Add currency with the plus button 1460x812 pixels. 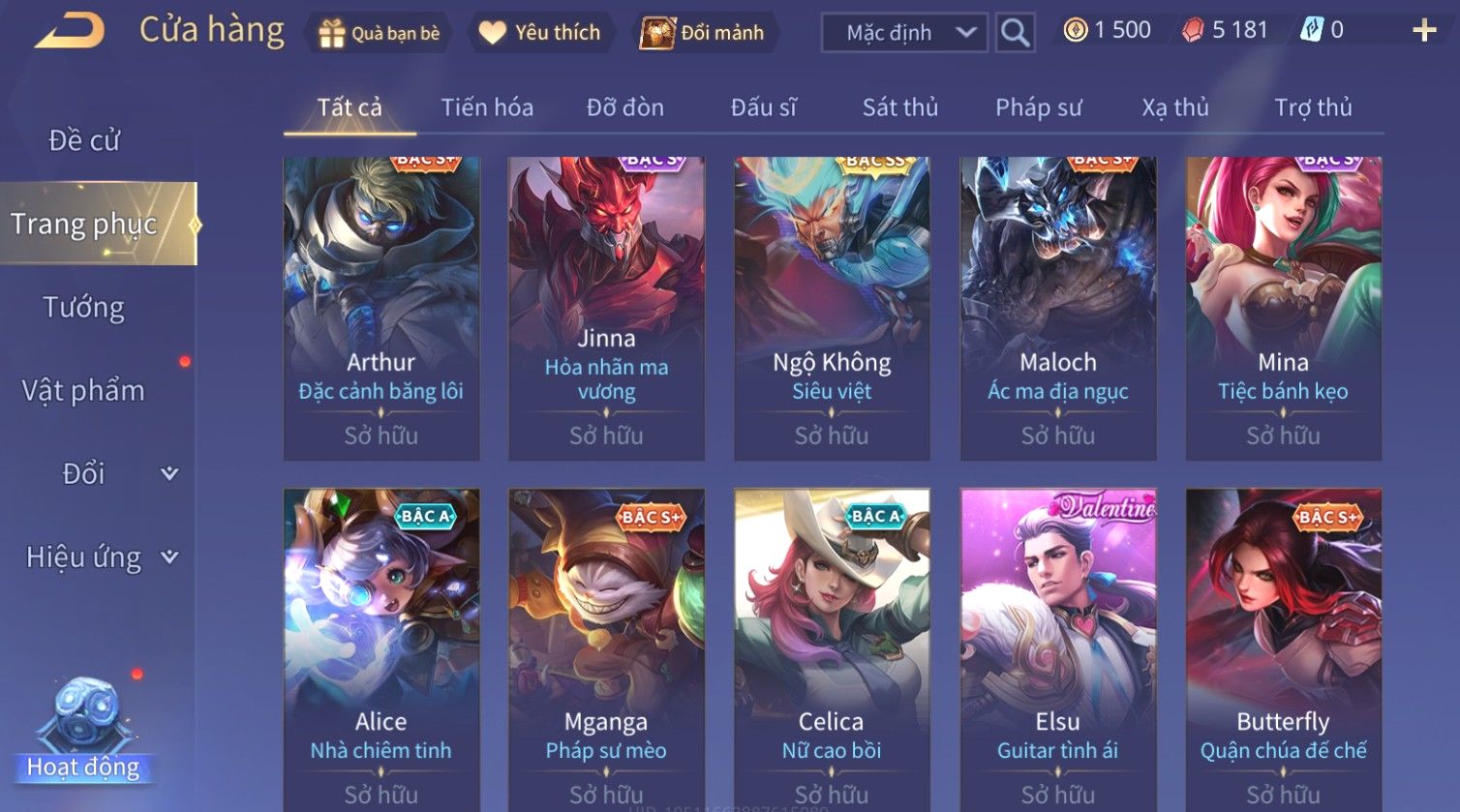point(1424,31)
